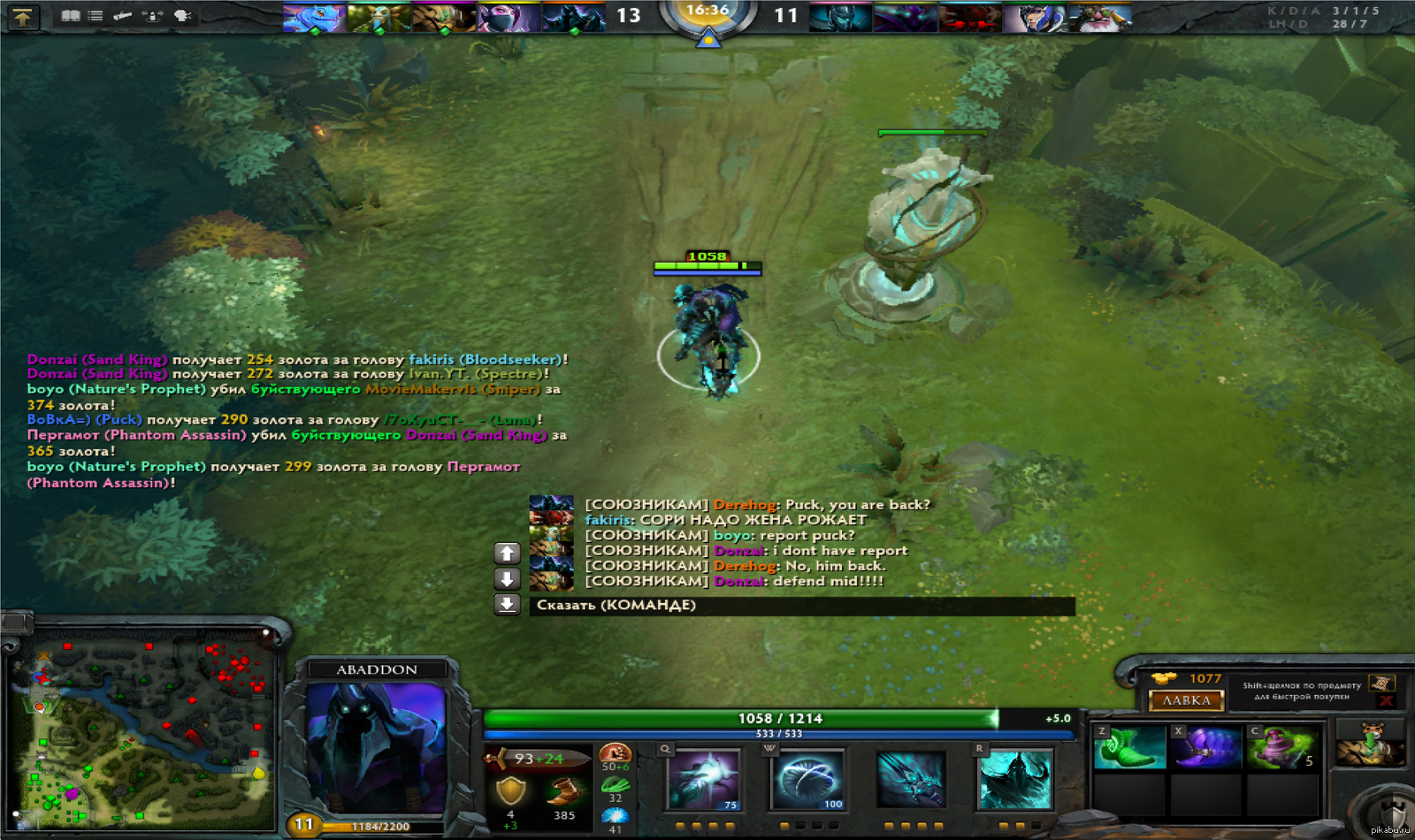Open the list icon next to the book icon
The image size is (1415, 840).
[x=96, y=16]
